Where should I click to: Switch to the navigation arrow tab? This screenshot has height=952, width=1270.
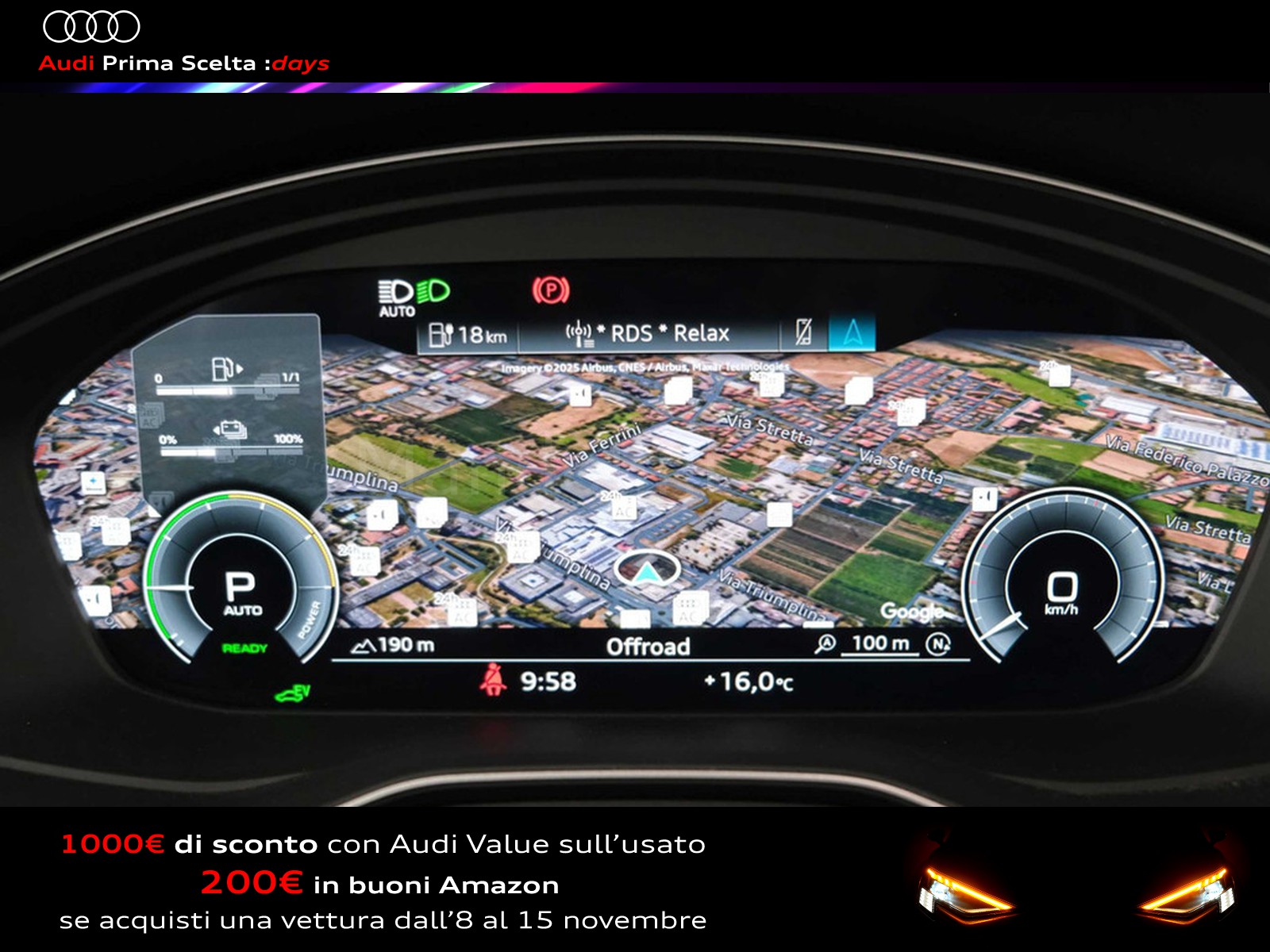852,333
